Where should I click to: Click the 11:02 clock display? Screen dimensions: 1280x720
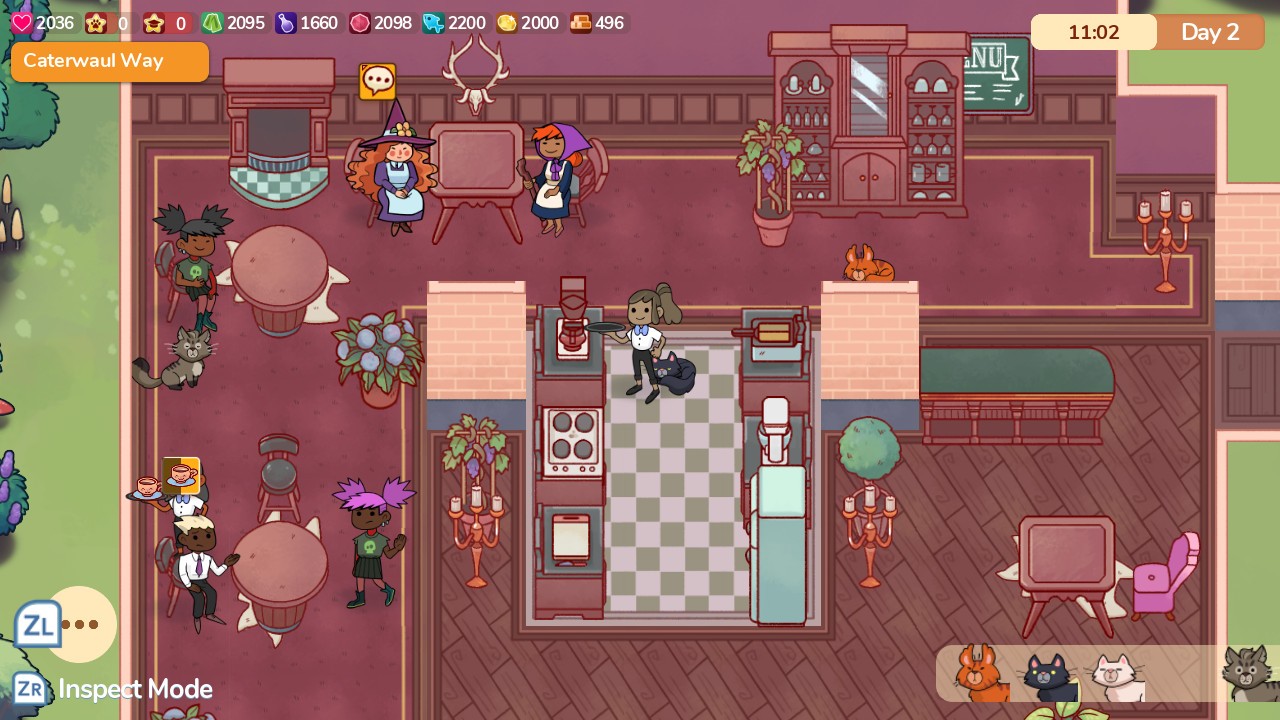(x=1093, y=32)
